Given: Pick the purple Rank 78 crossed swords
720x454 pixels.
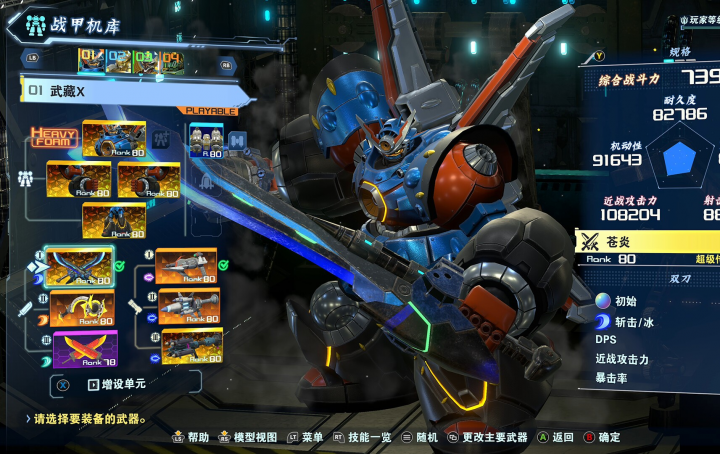Looking at the screenshot, I should (84, 349).
